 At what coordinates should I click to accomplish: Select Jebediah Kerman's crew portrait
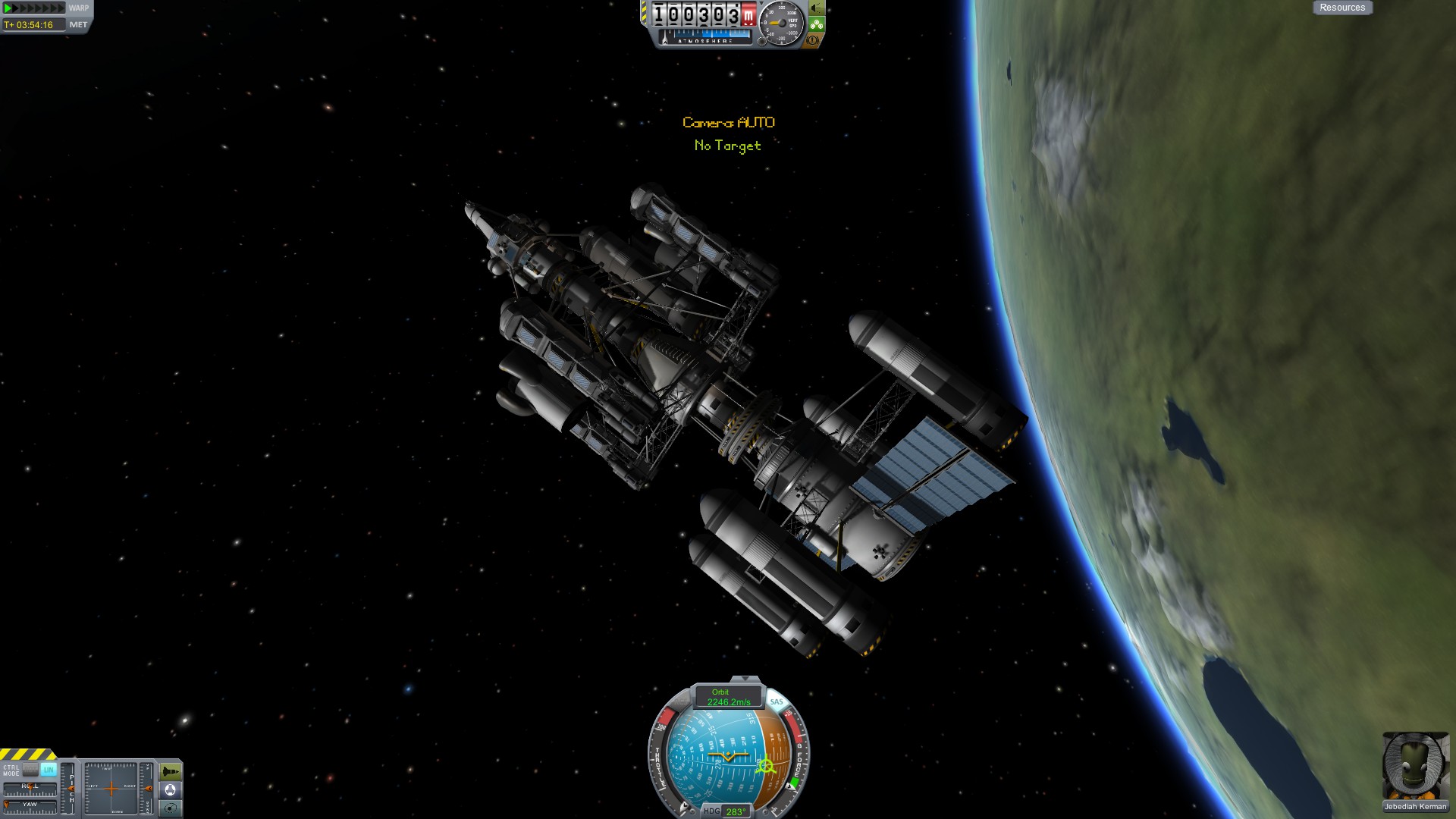[1415, 766]
